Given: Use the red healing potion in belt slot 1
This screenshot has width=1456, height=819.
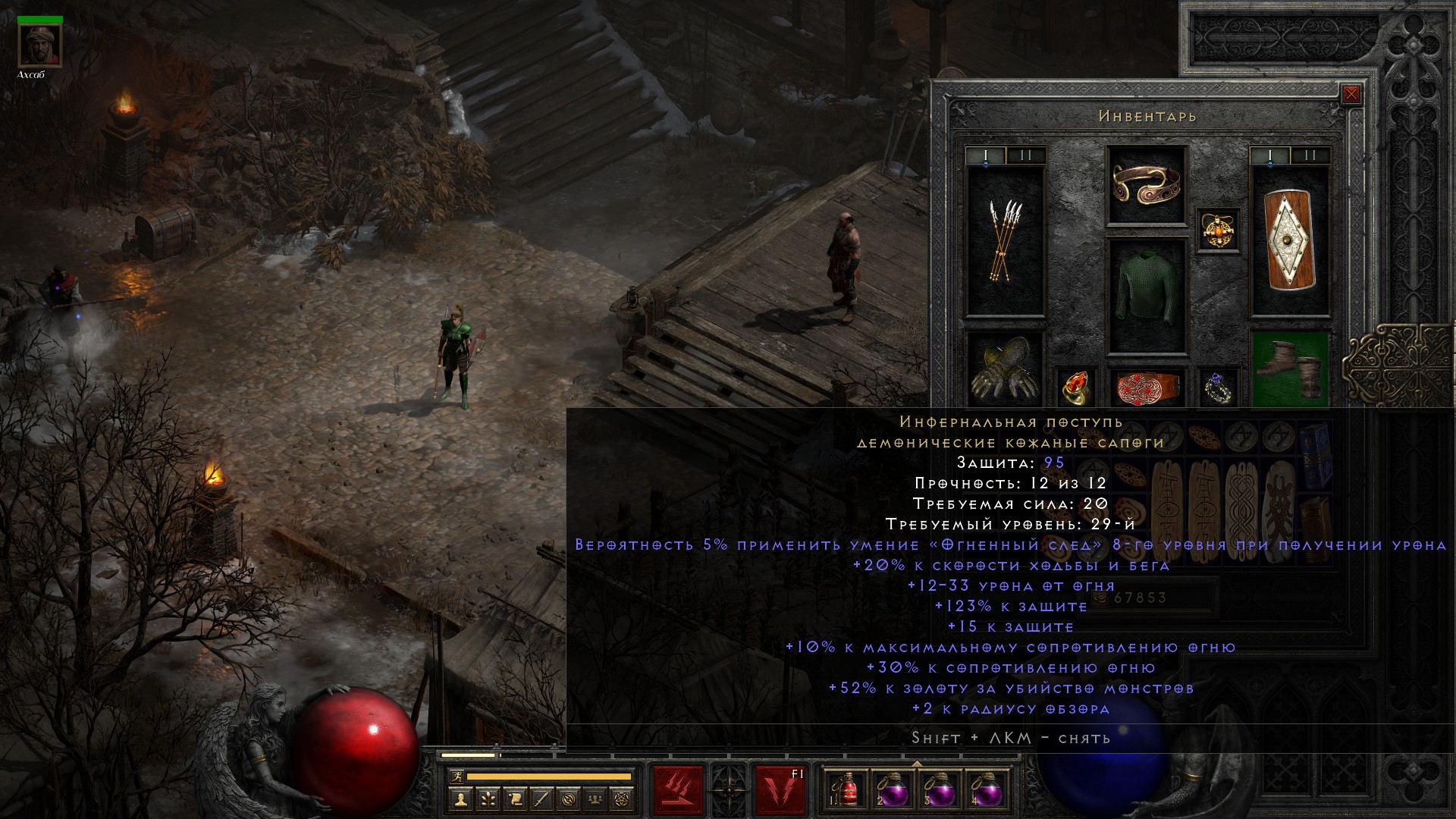Looking at the screenshot, I should (848, 790).
